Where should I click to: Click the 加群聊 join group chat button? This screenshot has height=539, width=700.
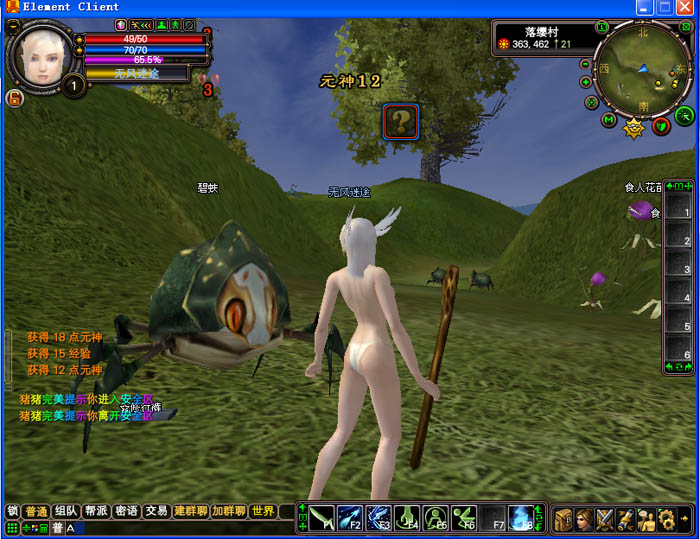tap(229, 511)
